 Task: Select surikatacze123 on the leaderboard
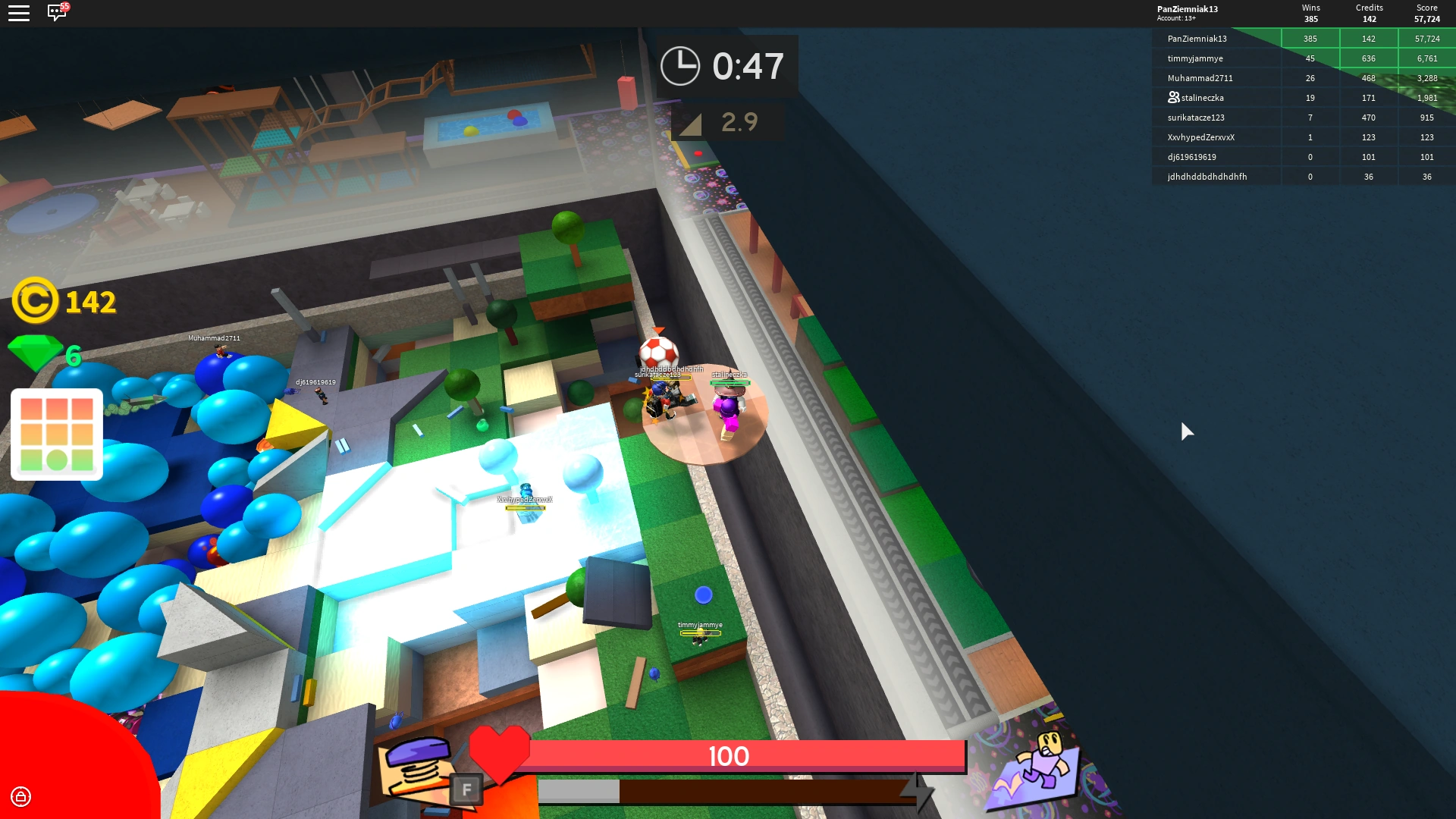(1198, 118)
